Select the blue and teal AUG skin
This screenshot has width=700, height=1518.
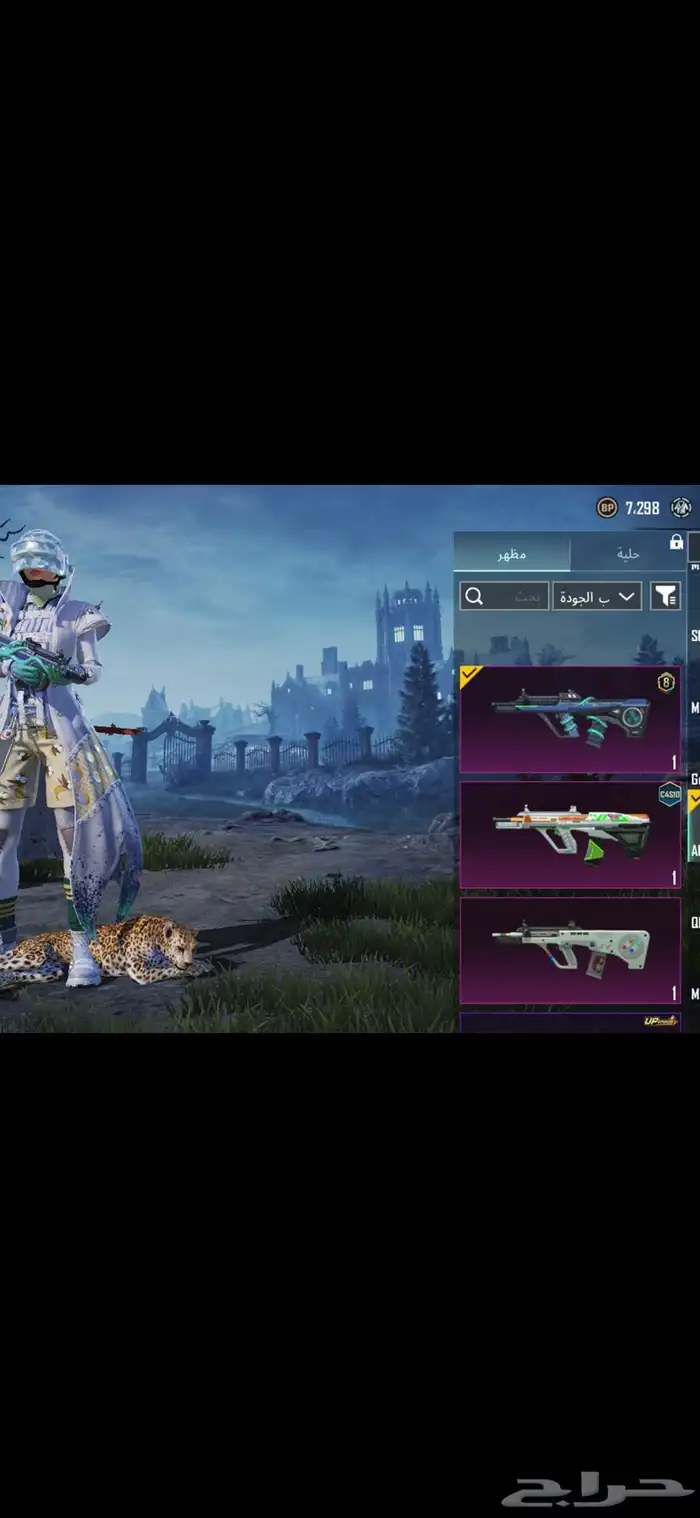(570, 720)
